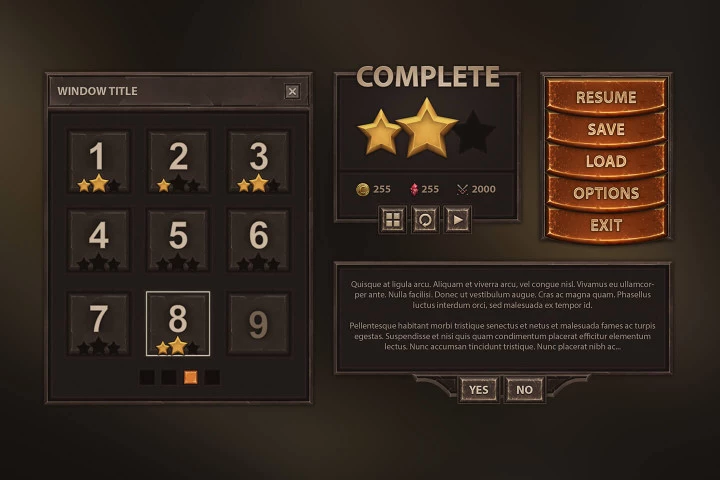Open the Options menu
Image resolution: width=720 pixels, height=480 pixels.
(606, 193)
